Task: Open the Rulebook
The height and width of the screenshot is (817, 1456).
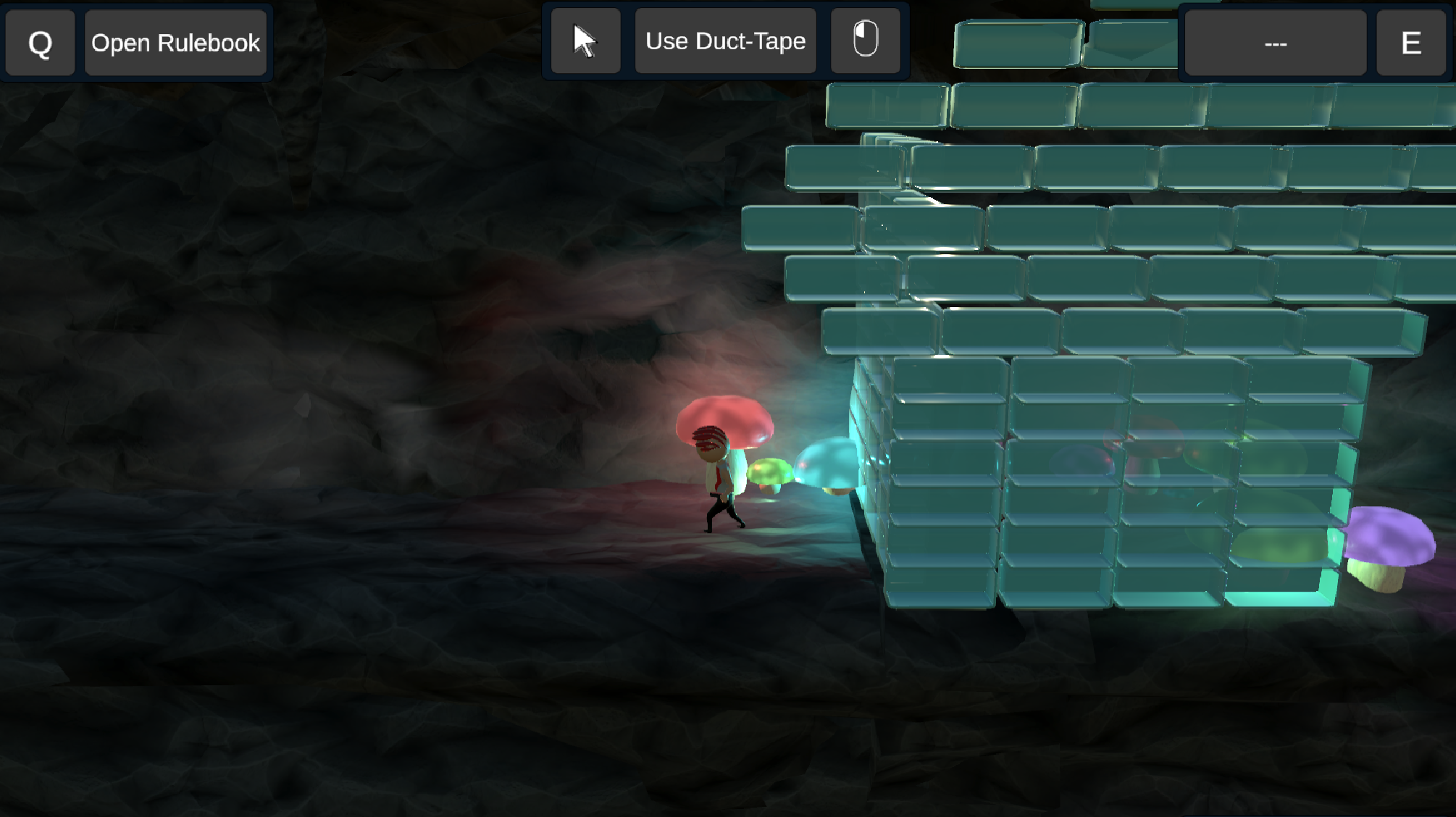Action: pos(176,43)
